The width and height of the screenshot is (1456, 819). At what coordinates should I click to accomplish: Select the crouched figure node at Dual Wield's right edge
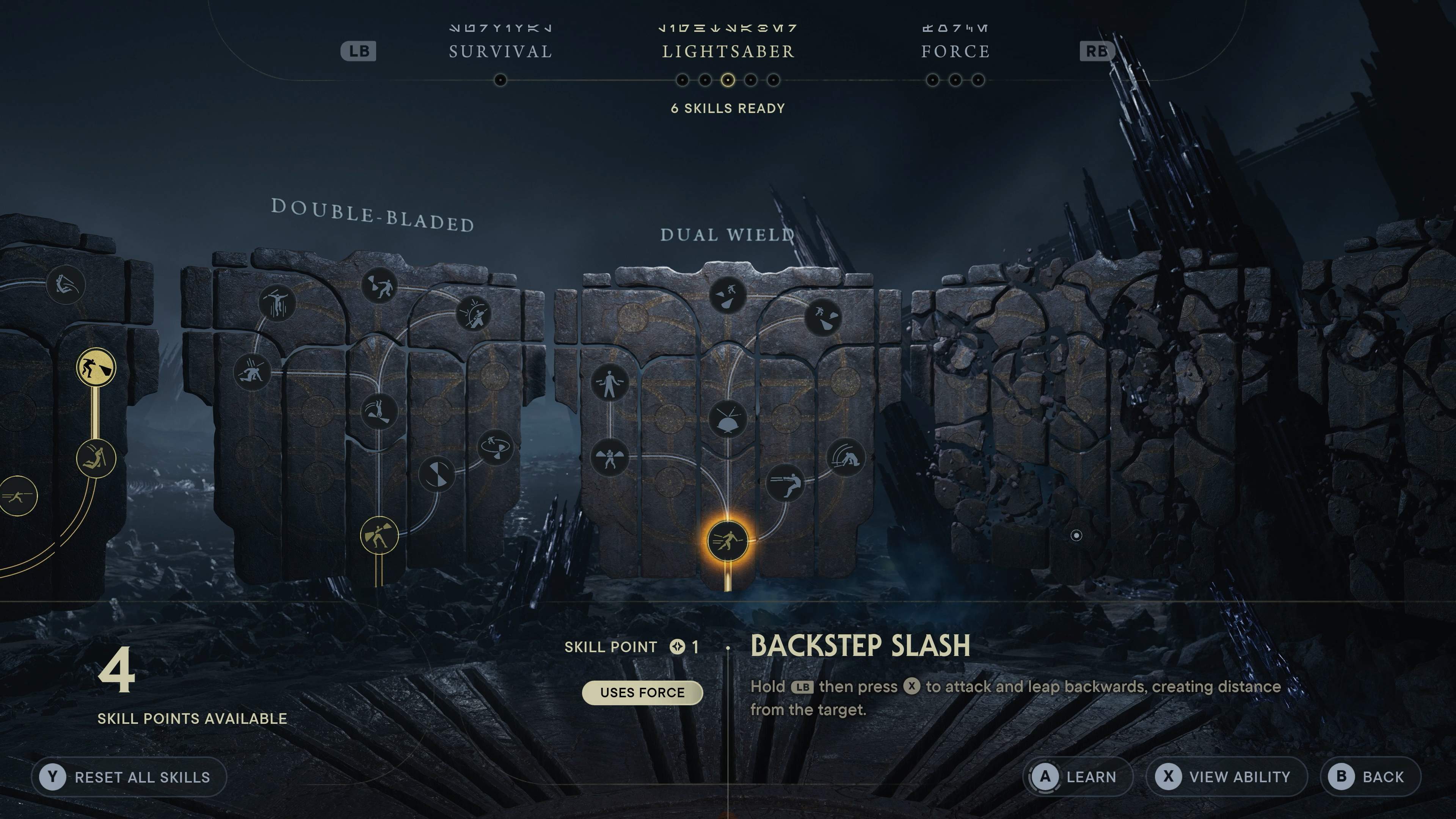tap(846, 457)
